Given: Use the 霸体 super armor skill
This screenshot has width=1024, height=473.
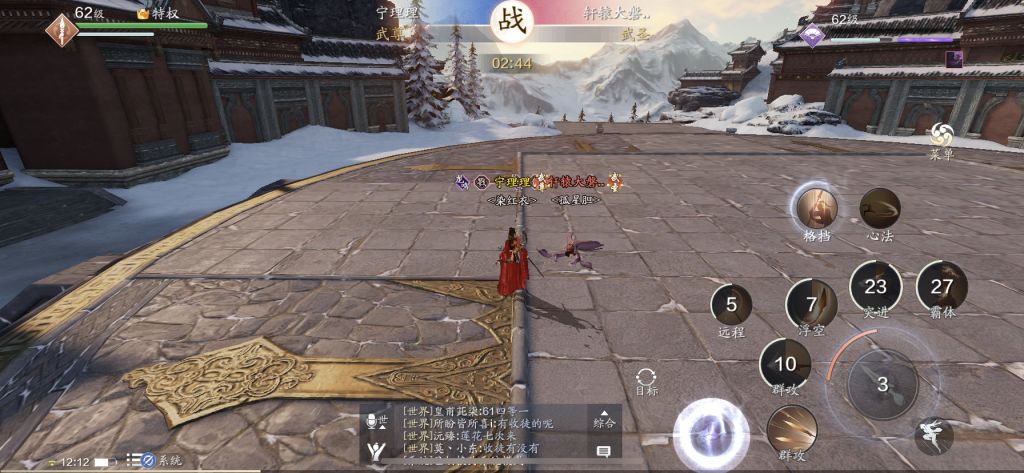Looking at the screenshot, I should (x=942, y=286).
